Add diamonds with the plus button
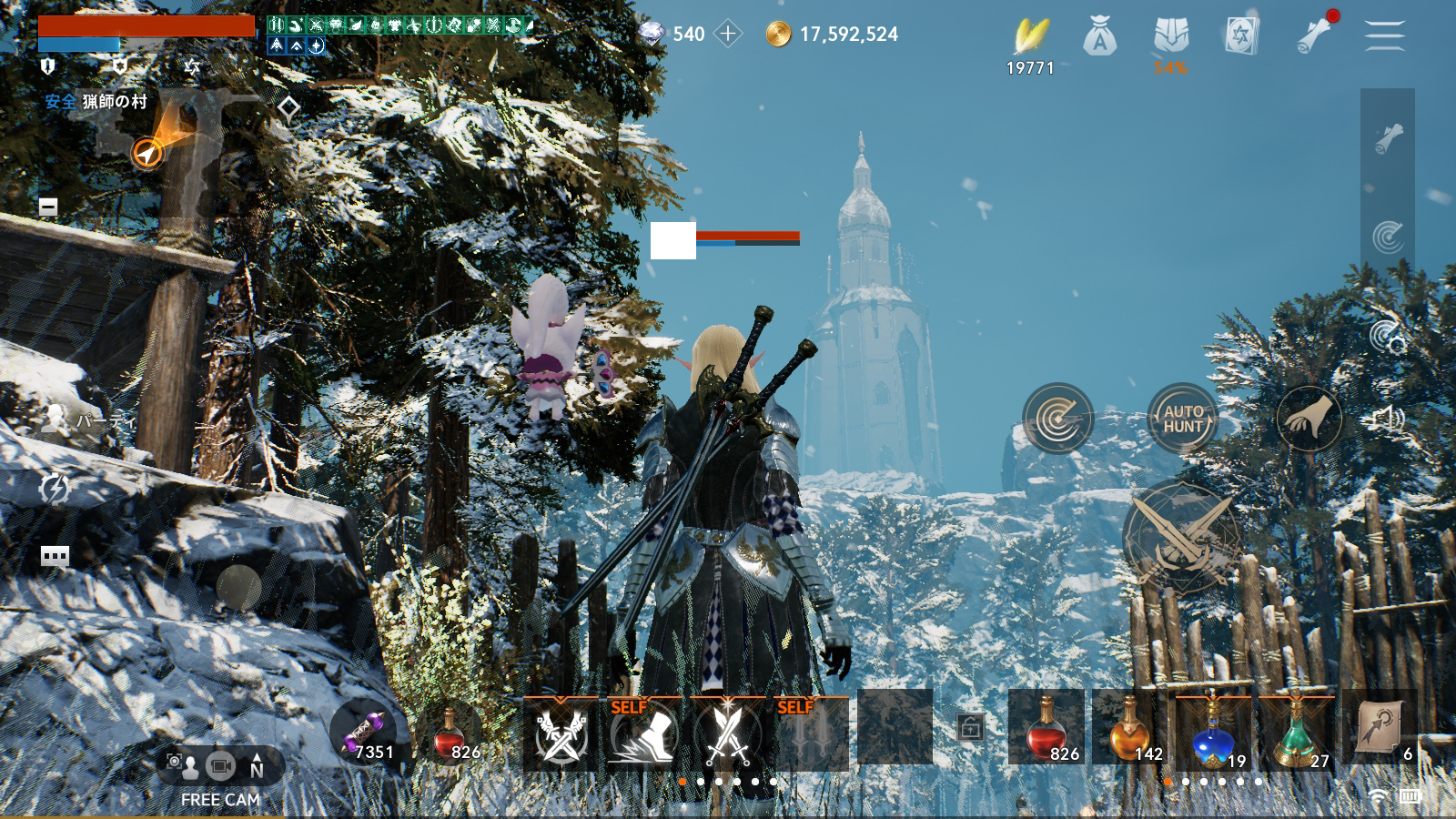 click(728, 35)
